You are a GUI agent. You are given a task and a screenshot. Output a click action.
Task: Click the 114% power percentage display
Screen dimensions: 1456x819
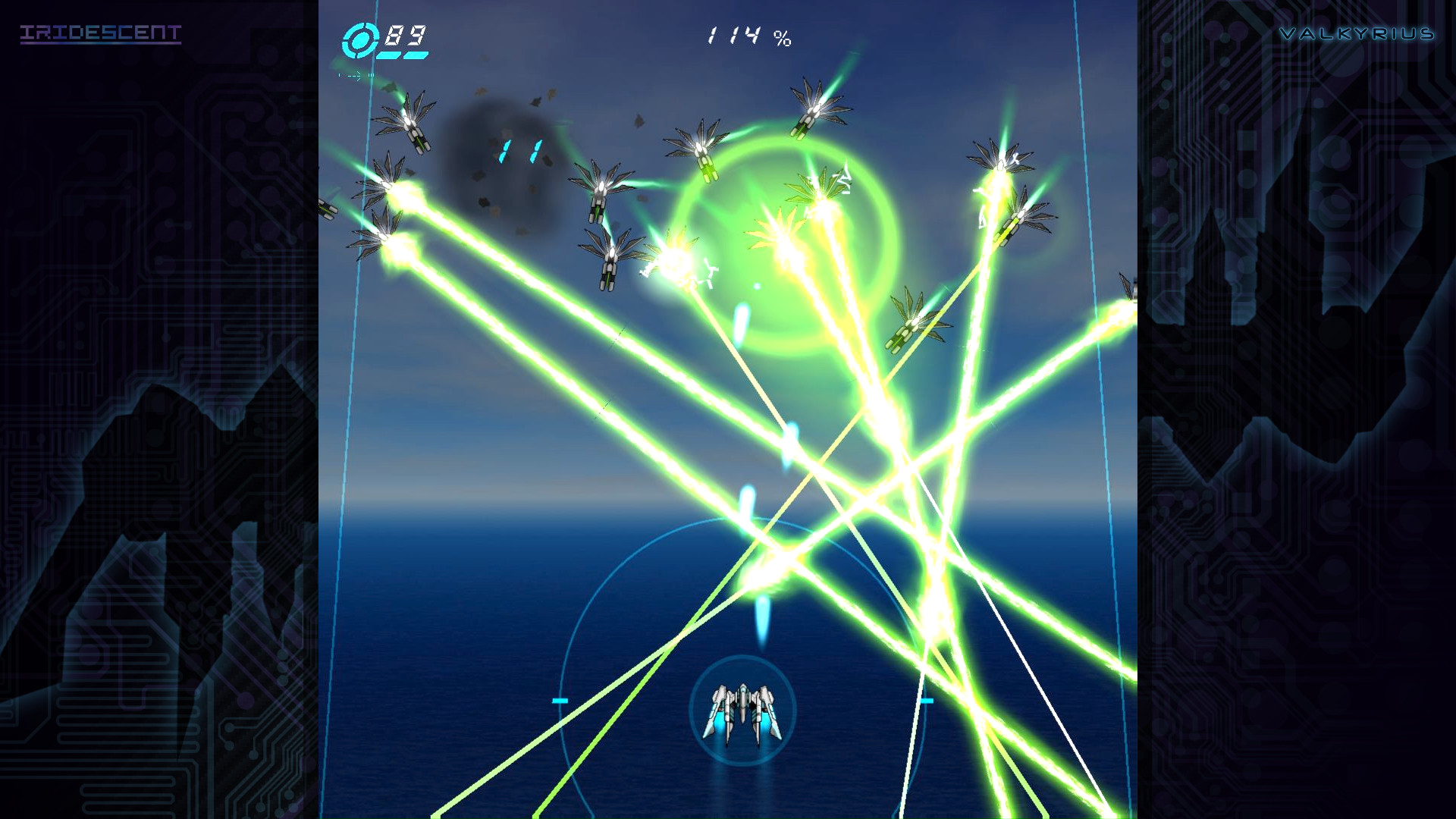747,34
